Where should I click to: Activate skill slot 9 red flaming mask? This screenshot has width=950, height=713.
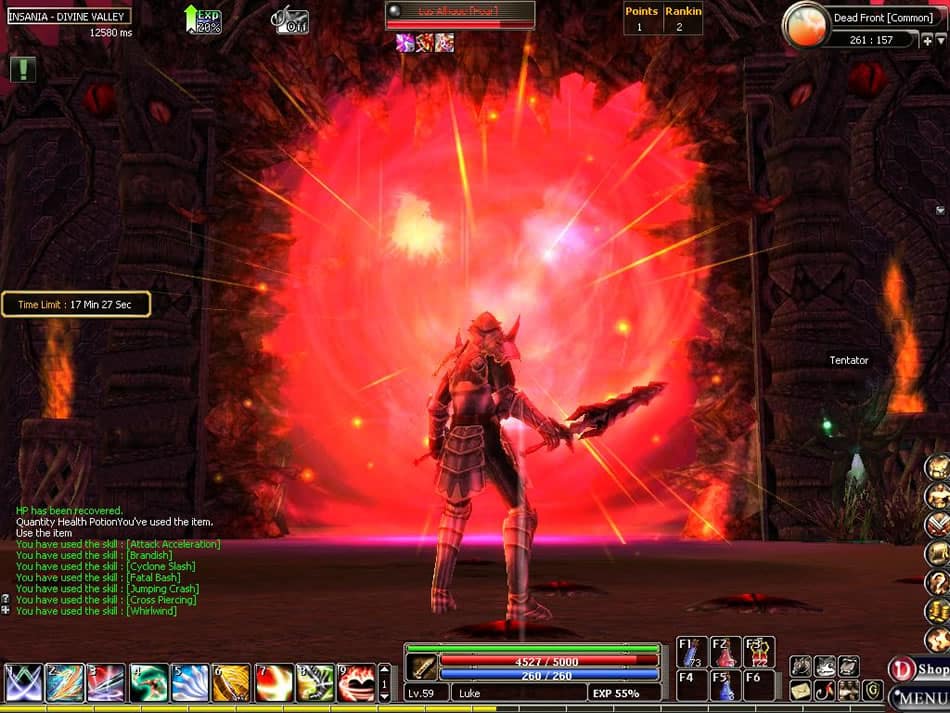point(355,682)
